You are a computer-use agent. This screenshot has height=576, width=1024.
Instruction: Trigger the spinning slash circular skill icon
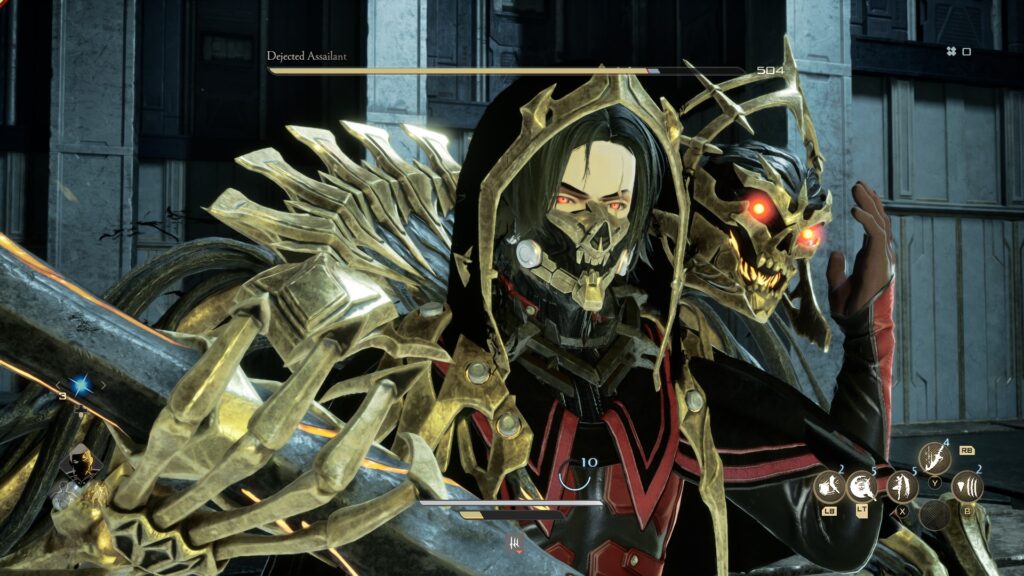861,487
